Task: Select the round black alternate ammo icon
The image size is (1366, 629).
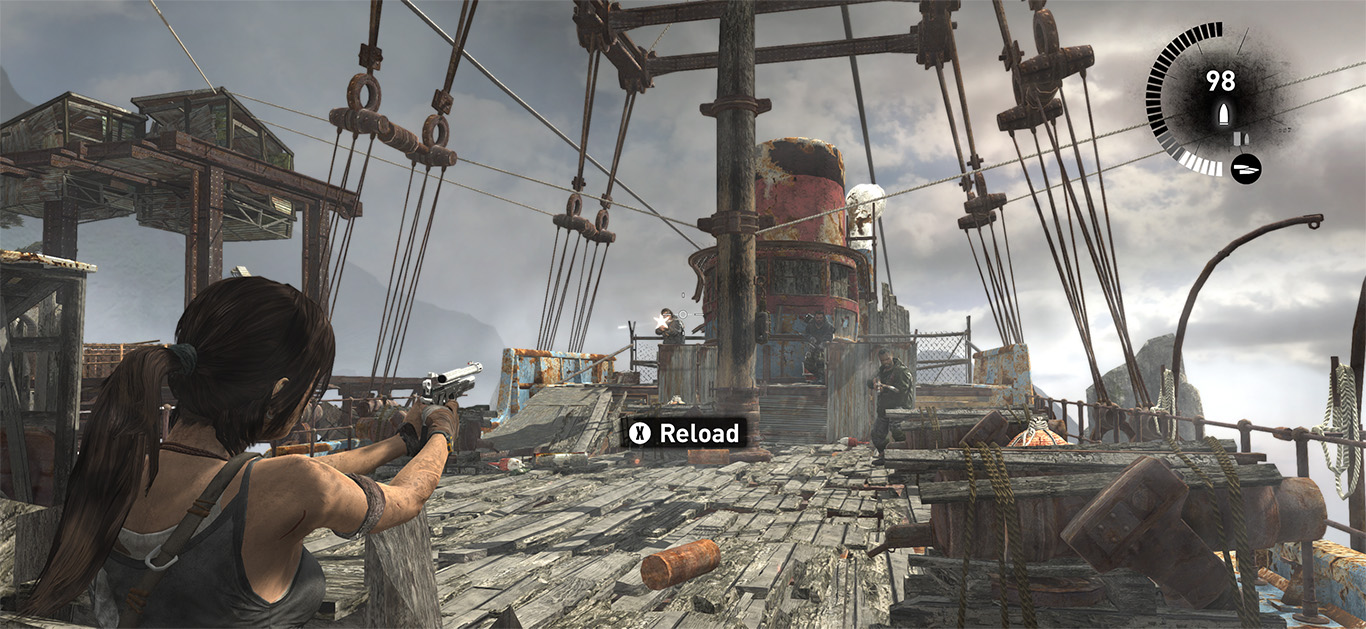Action: [x=1246, y=167]
